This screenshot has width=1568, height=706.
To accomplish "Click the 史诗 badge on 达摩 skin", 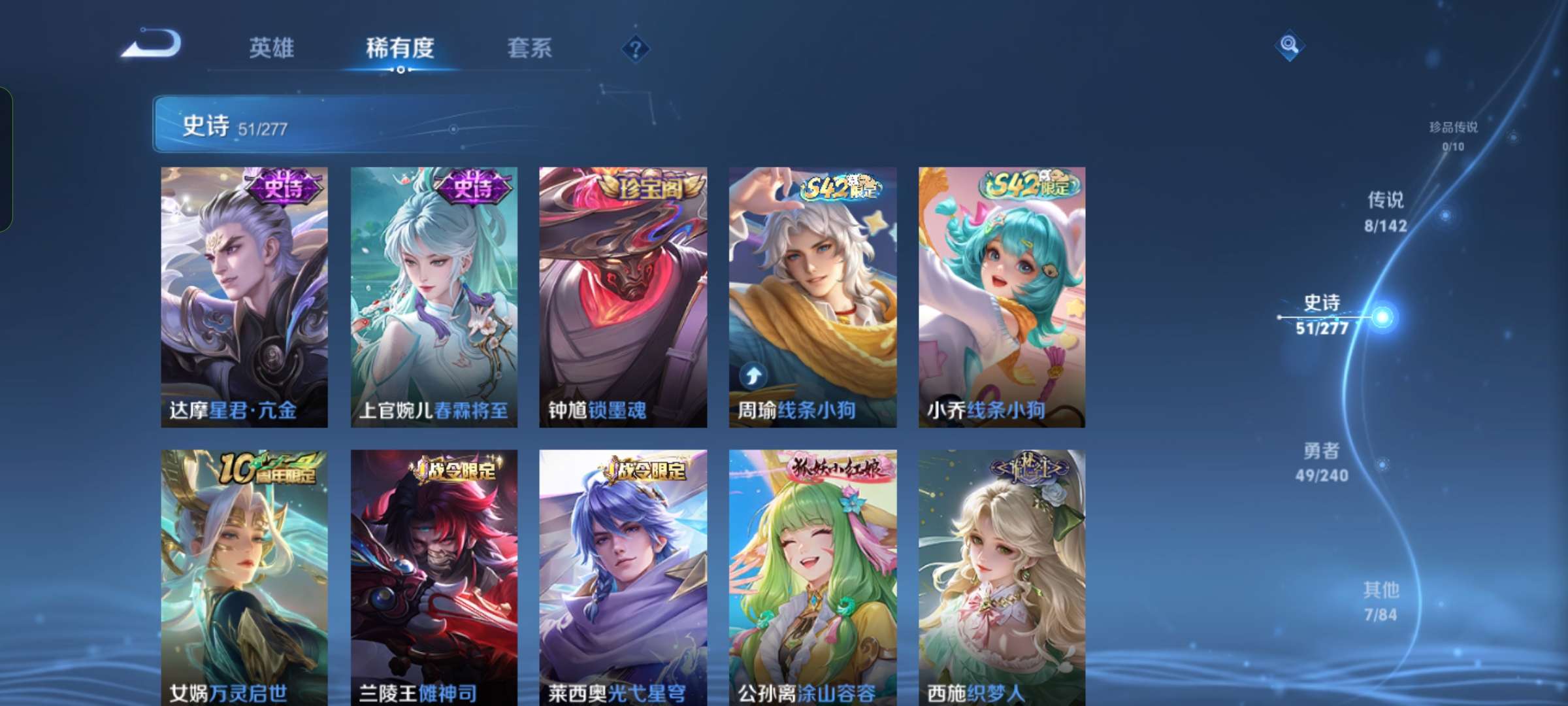I will coord(283,188).
